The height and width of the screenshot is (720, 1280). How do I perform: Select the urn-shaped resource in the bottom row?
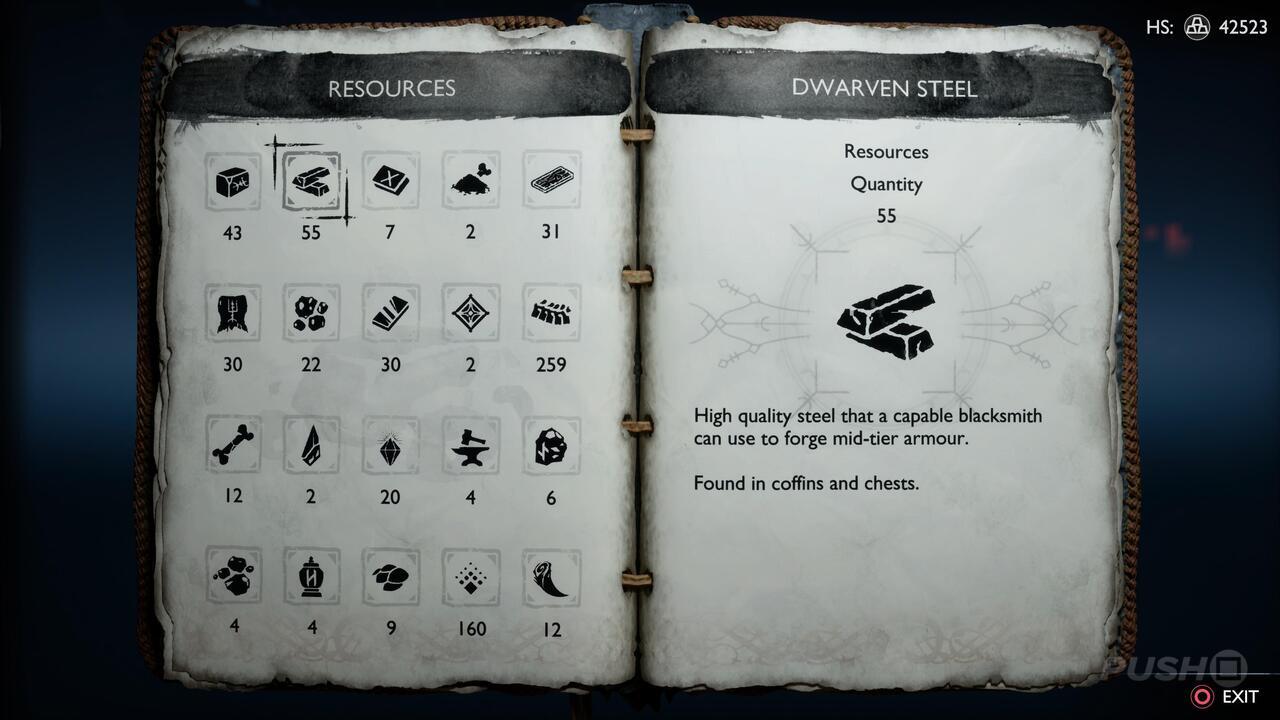point(311,577)
